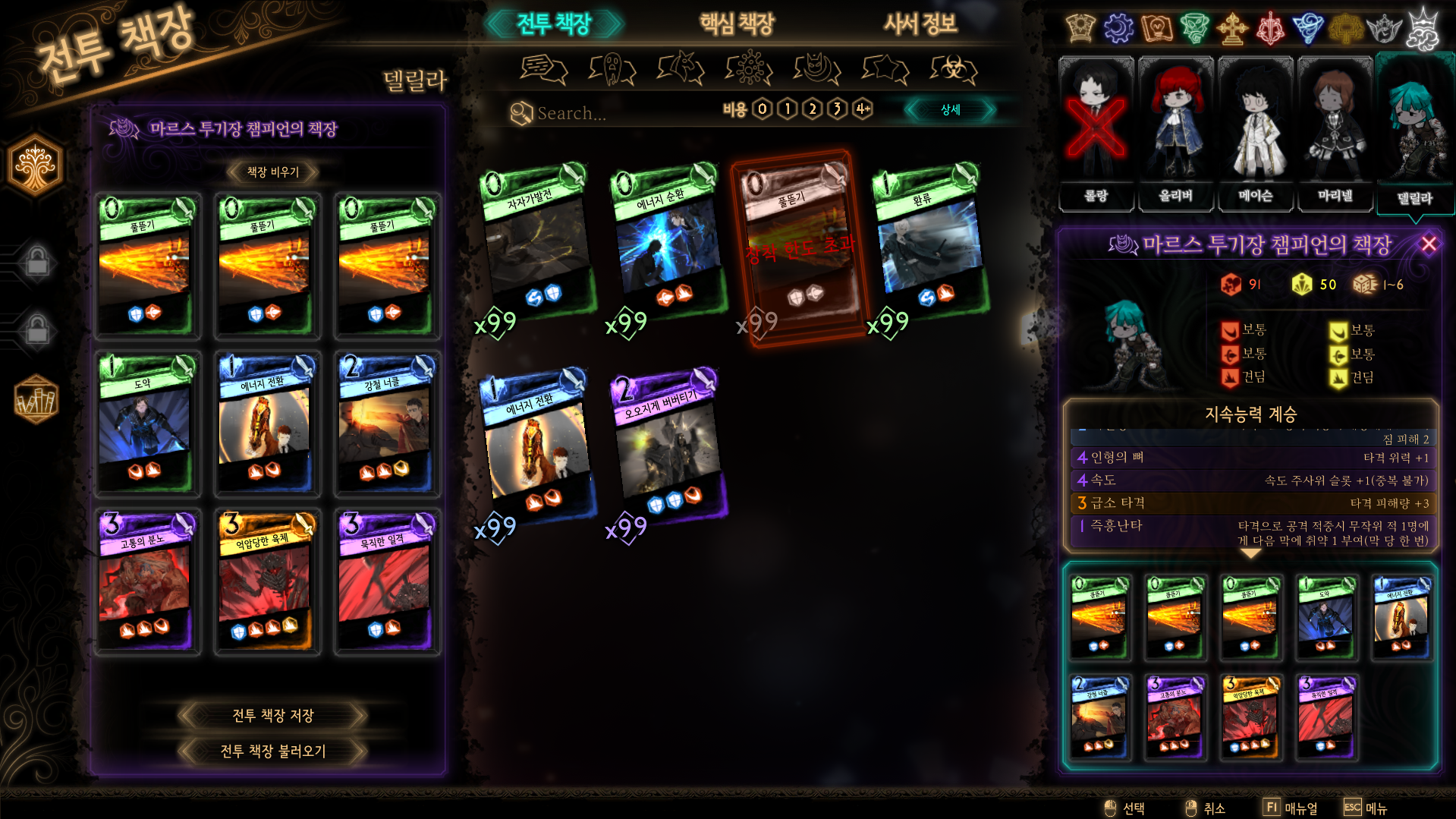1456x819 pixels.
Task: Filter cards by cost 4+
Action: tap(863, 109)
